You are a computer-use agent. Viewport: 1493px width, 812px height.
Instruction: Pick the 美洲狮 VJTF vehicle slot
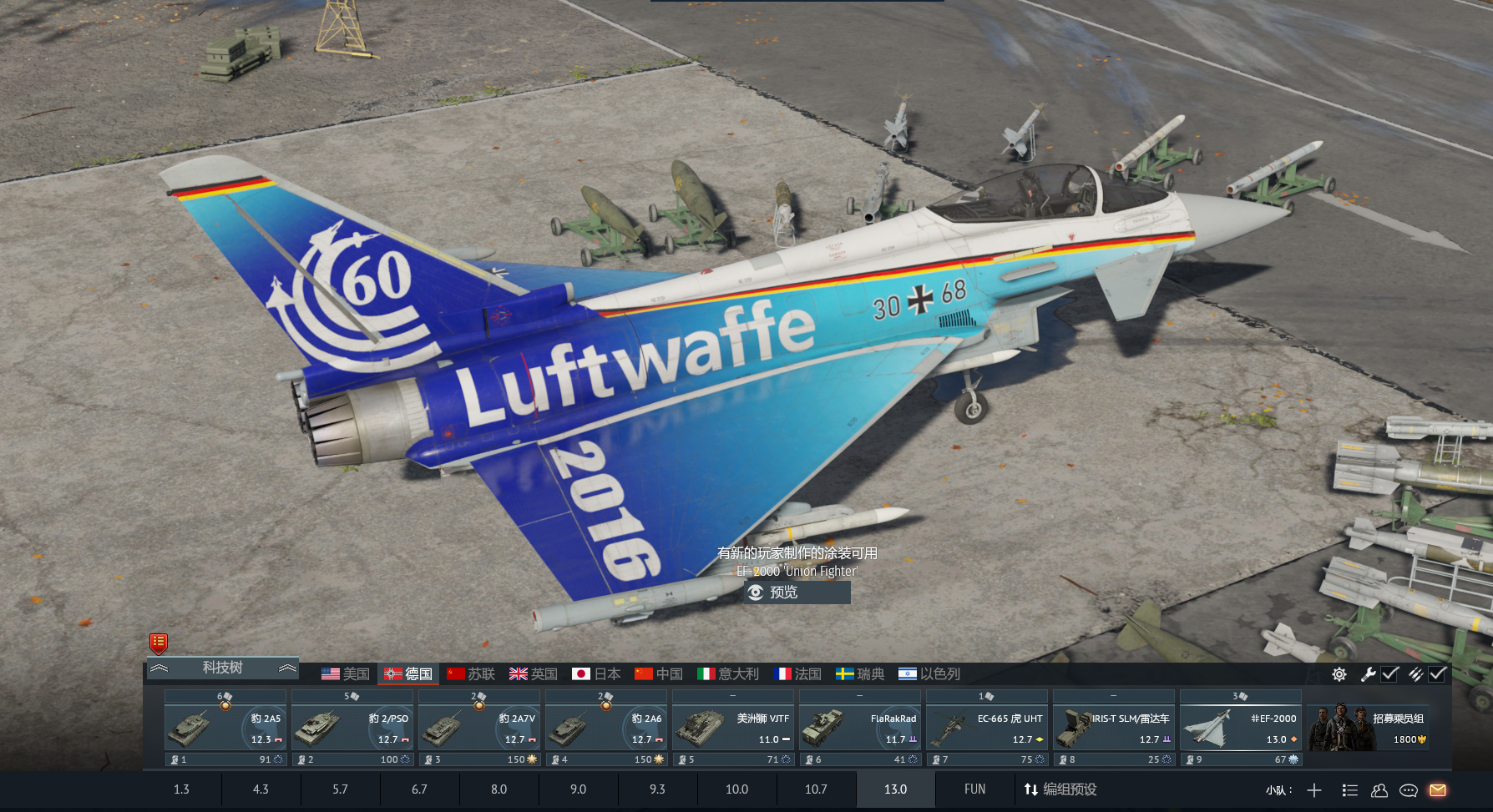[733, 728]
